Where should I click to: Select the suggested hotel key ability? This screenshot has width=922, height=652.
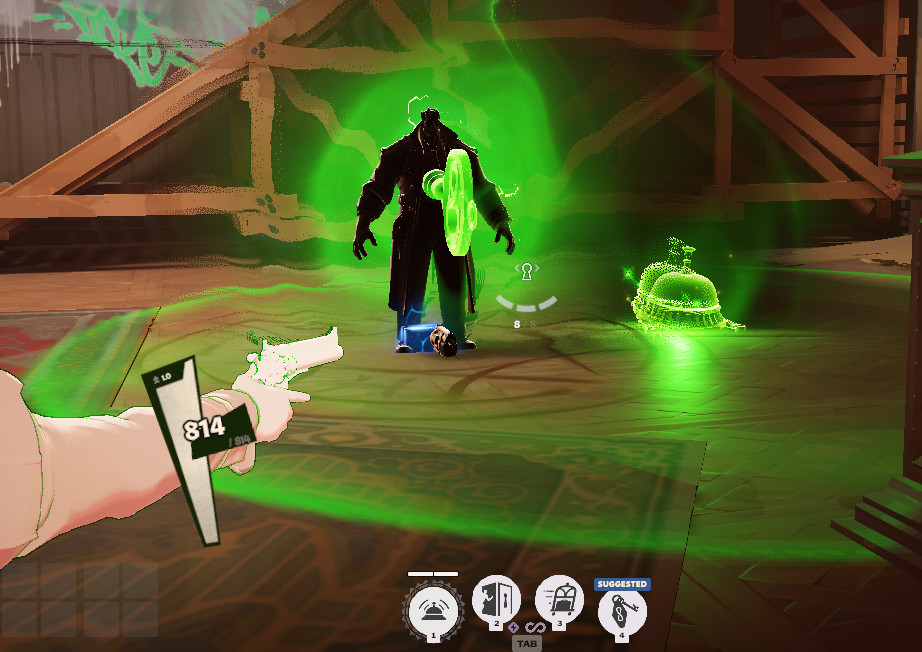coord(622,609)
